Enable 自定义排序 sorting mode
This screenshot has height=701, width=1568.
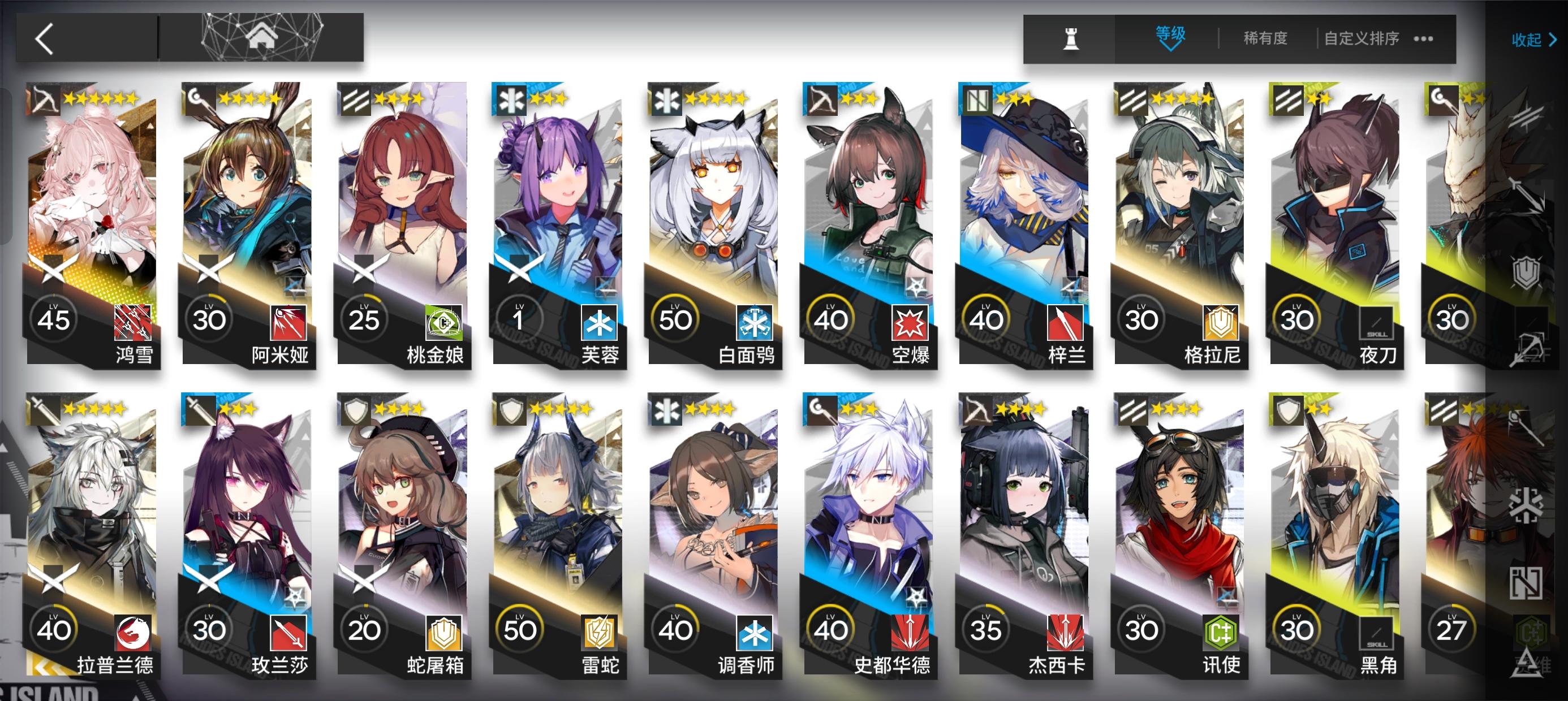pyautogui.click(x=1360, y=38)
